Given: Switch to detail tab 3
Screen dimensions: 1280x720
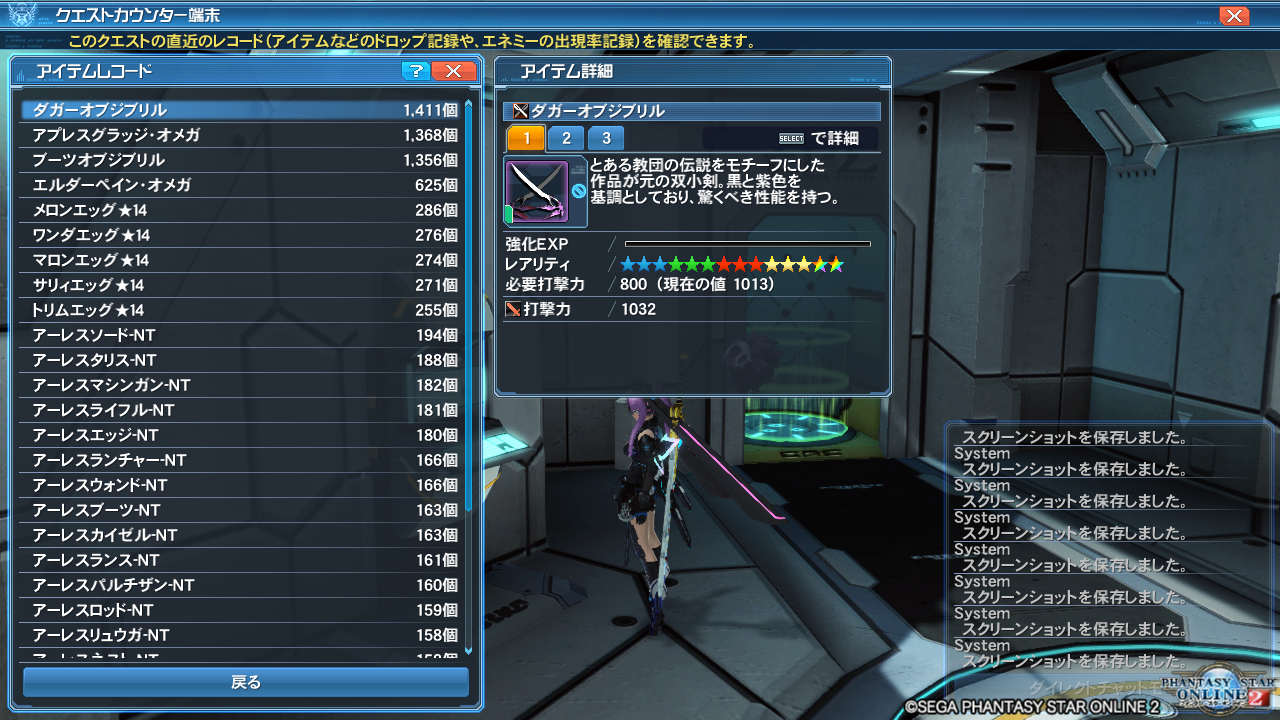Looking at the screenshot, I should (x=606, y=138).
